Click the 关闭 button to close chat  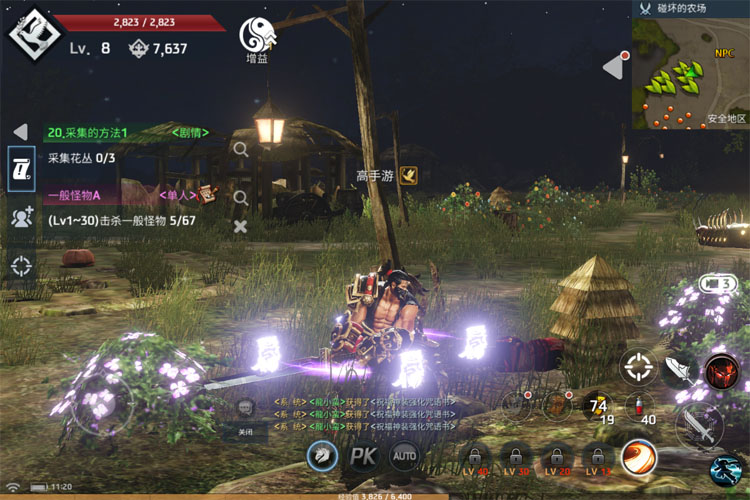[246, 432]
